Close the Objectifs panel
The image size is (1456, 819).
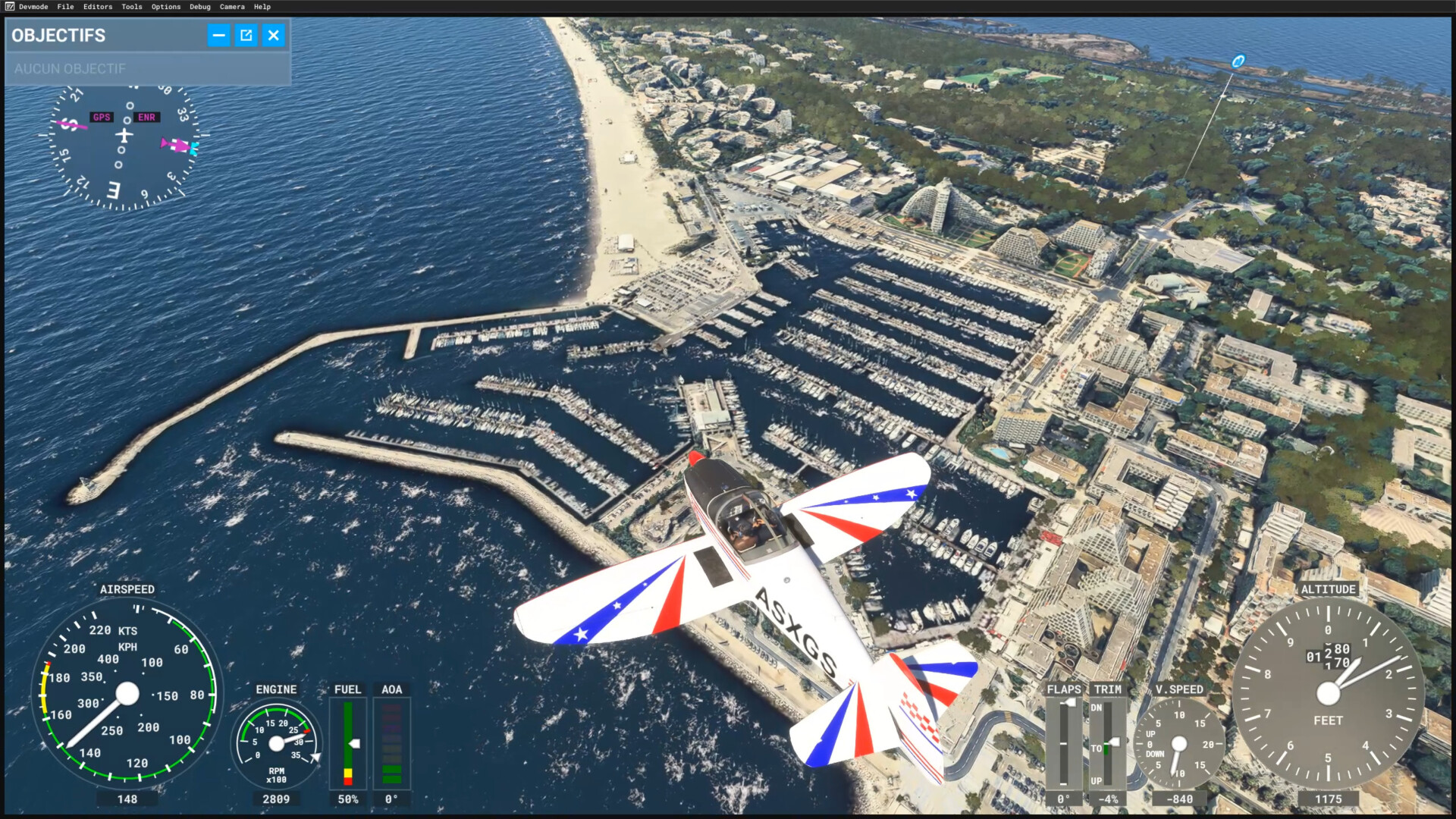pyautogui.click(x=274, y=35)
